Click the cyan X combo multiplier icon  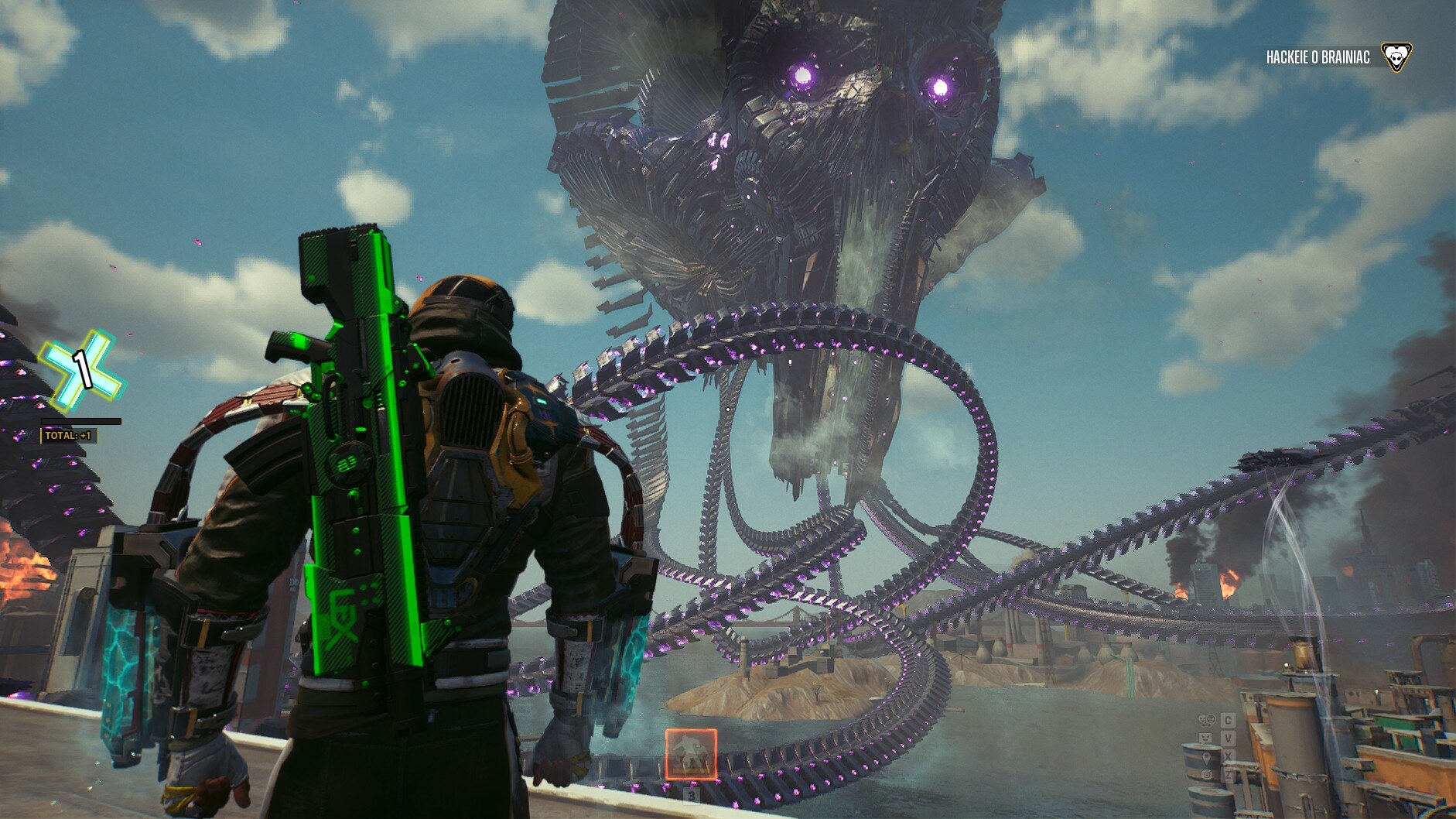(81, 369)
